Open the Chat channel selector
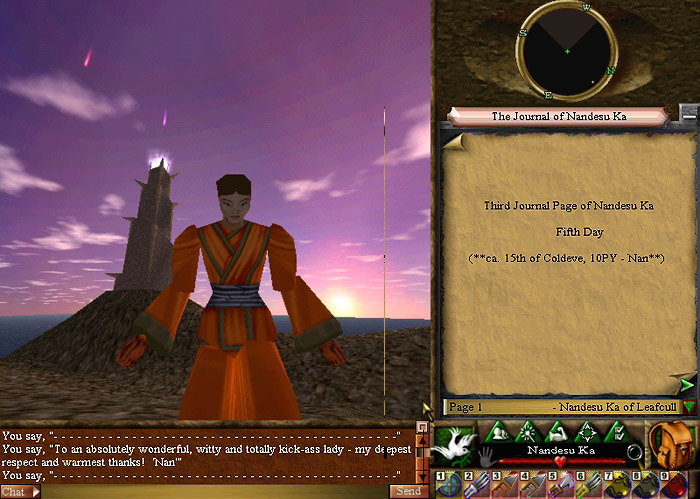The height and width of the screenshot is (499, 700). (x=20, y=491)
